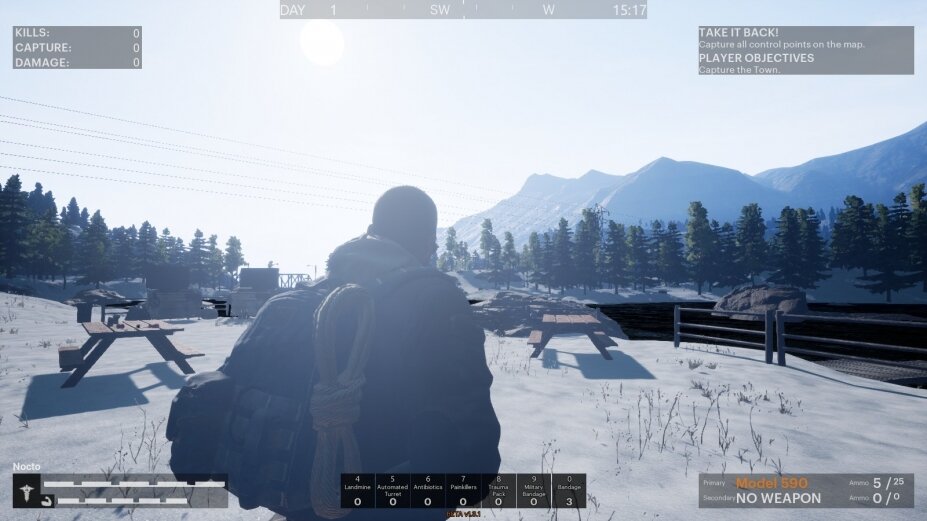Use the Painkillers hotbar slot

(463, 490)
